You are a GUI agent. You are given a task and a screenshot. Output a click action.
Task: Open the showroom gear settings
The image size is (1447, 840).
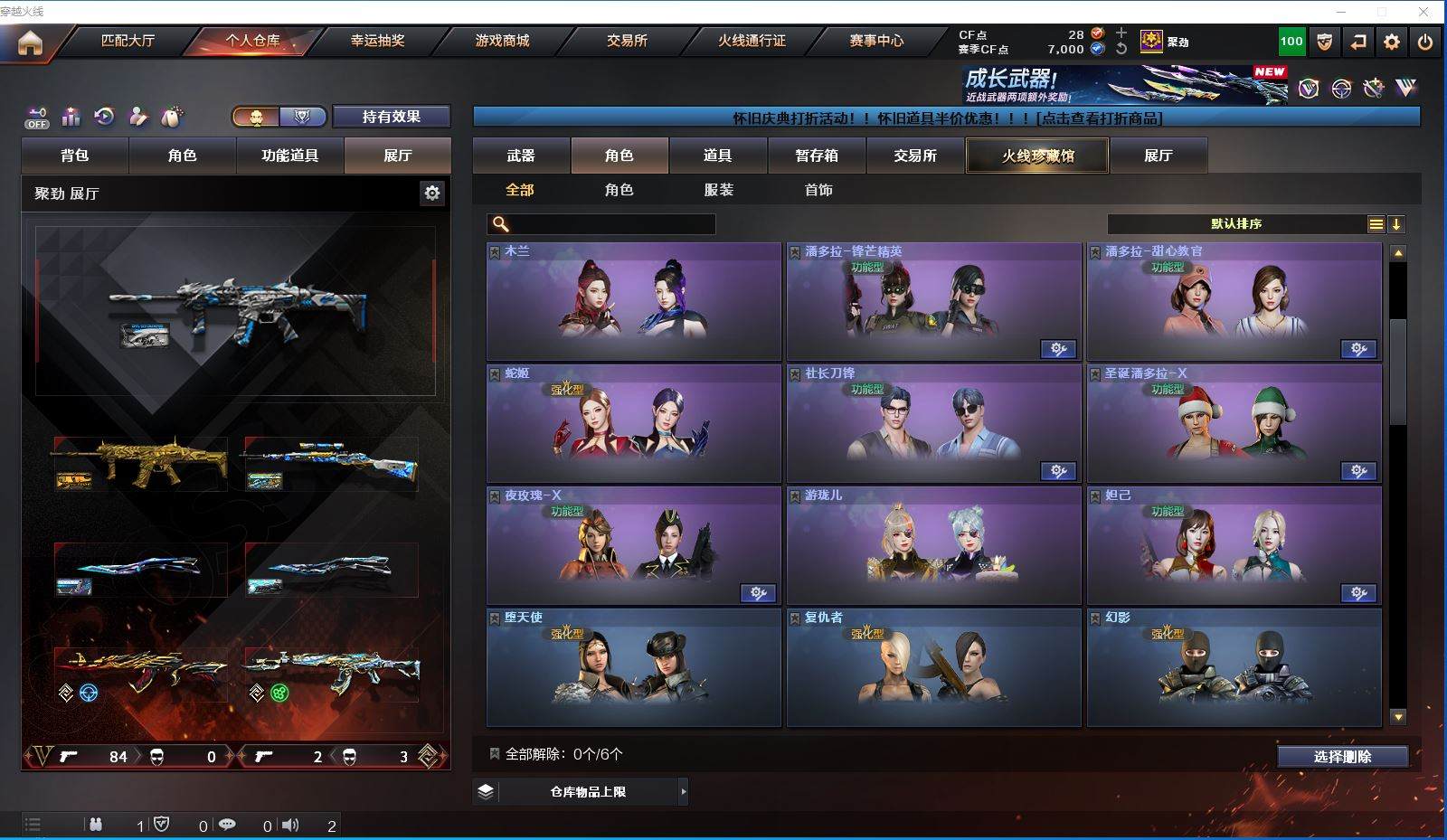432,193
